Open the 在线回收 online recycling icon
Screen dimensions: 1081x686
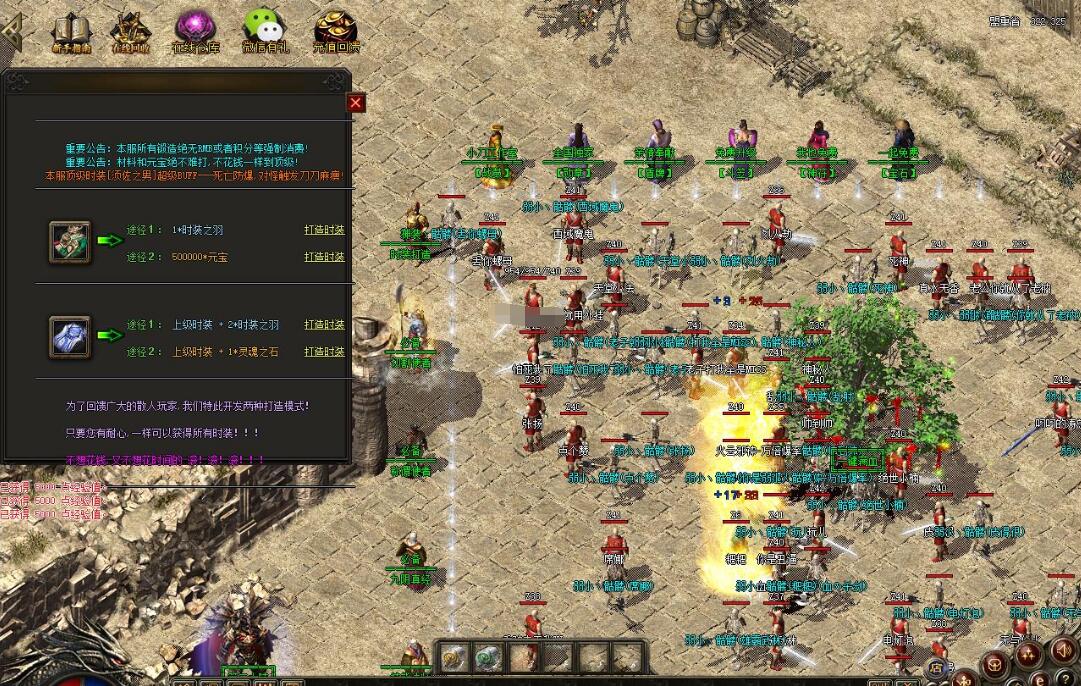click(x=131, y=31)
